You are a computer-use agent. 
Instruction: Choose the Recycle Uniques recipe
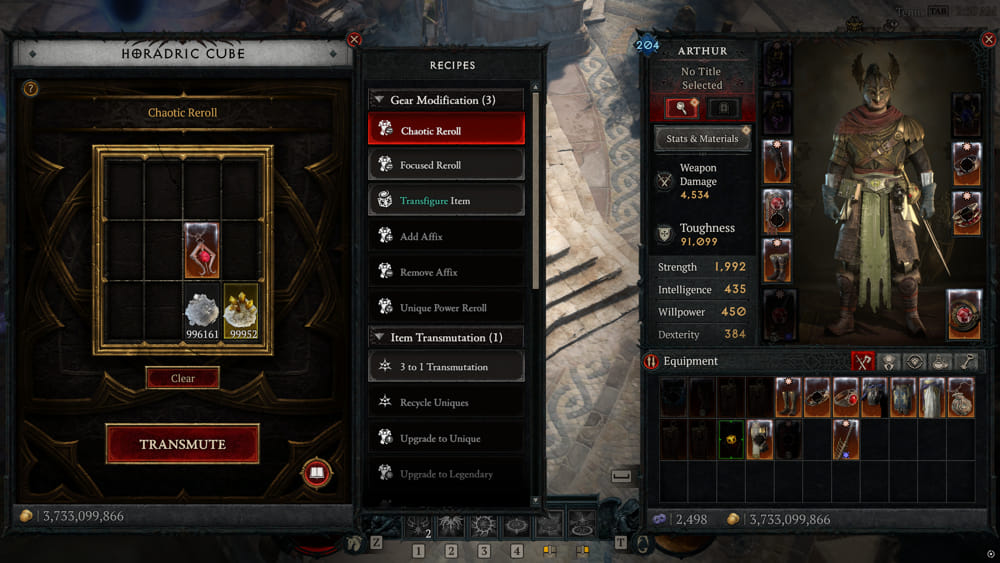point(446,402)
